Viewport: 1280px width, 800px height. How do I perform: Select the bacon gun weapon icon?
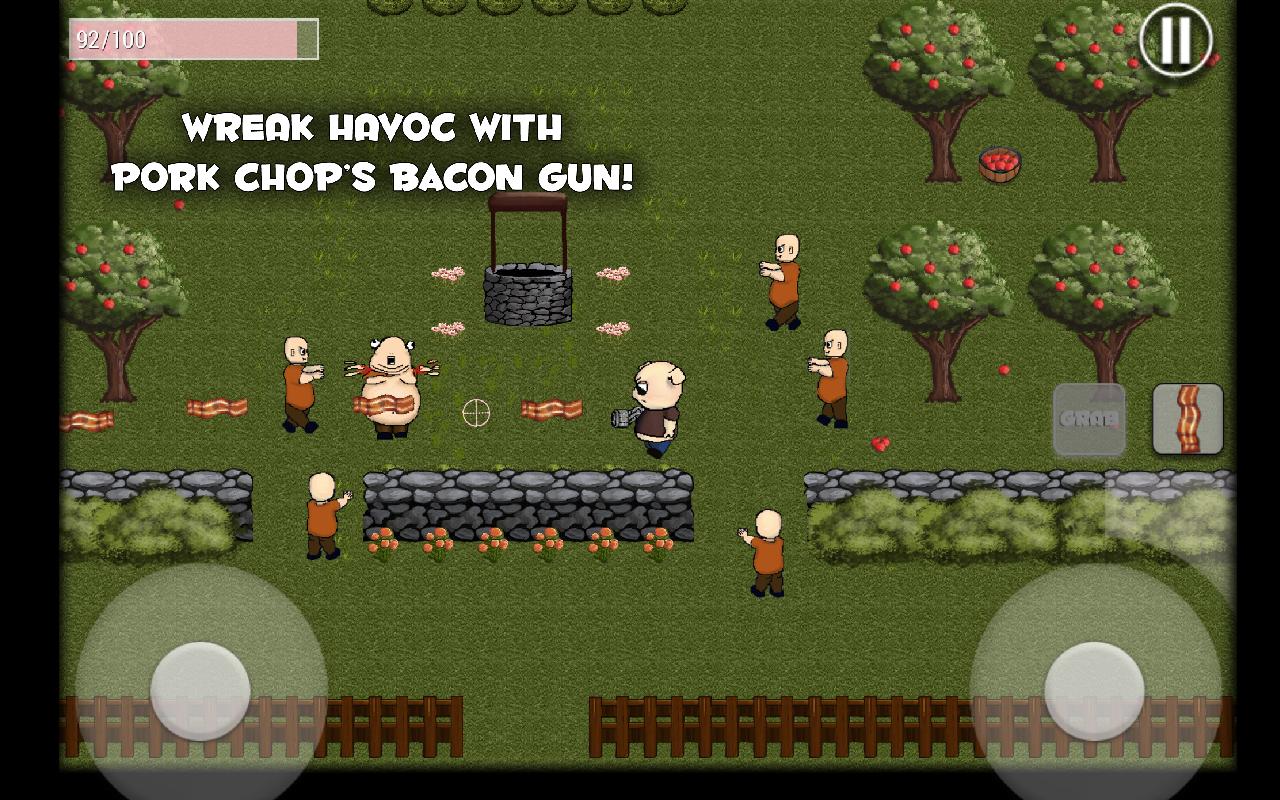[x=1187, y=419]
